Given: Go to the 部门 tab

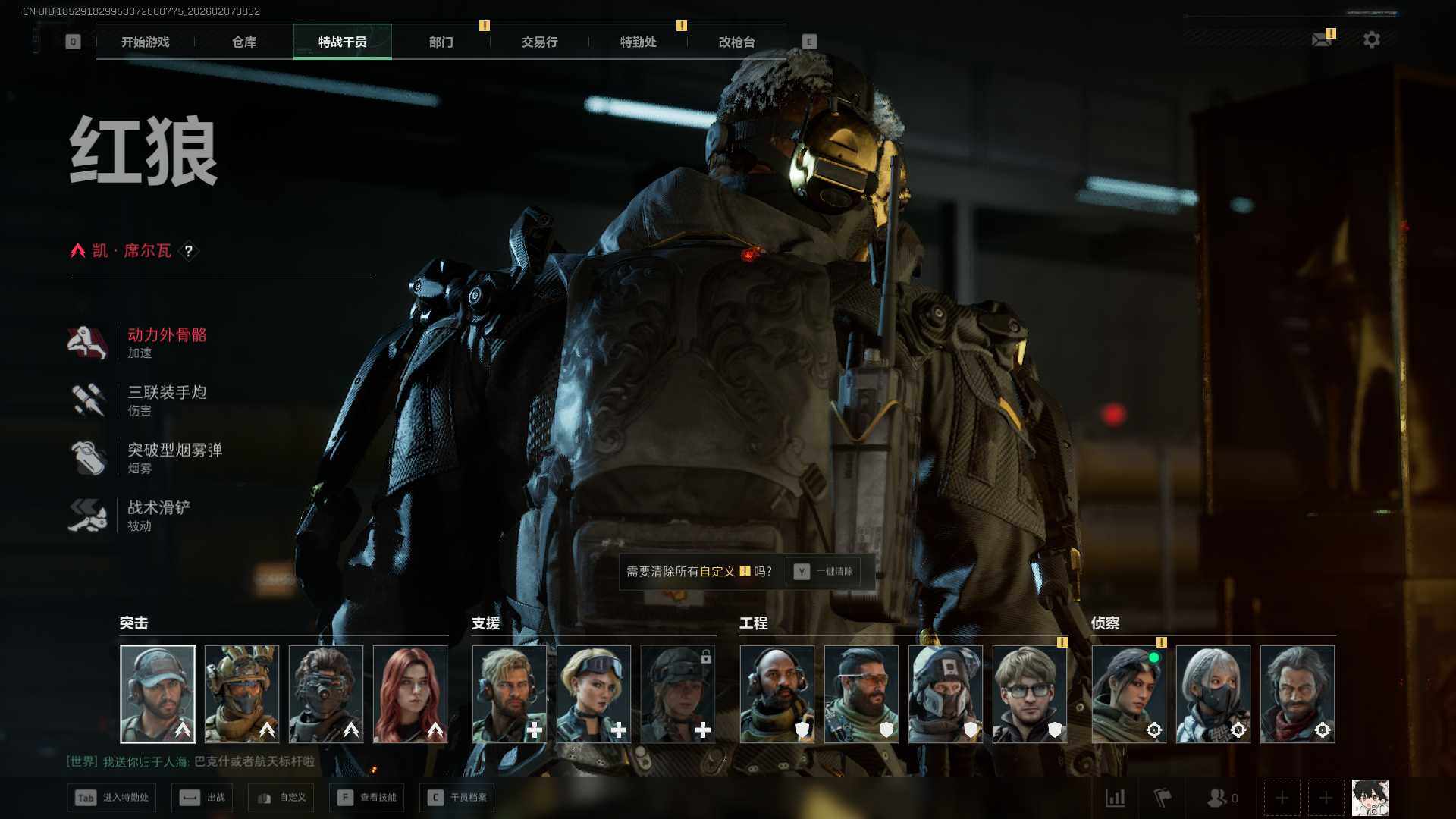Looking at the screenshot, I should click(441, 42).
